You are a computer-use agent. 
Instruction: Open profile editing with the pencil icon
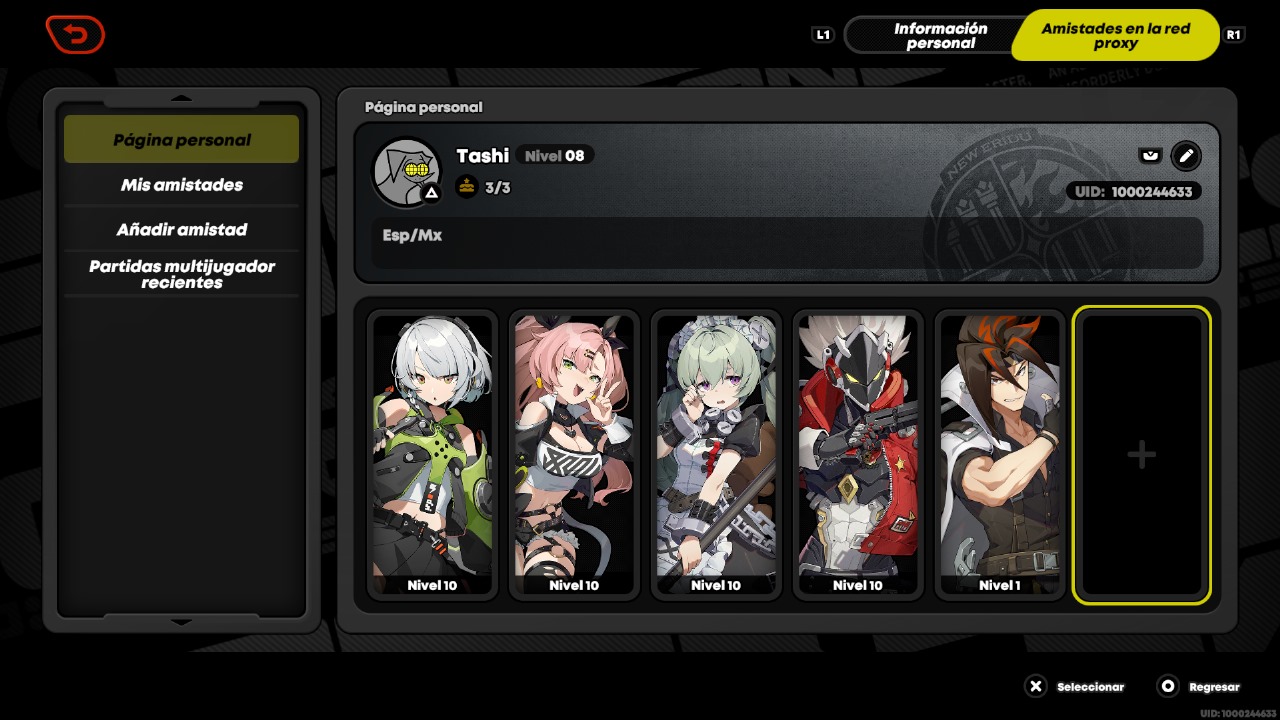tap(1186, 156)
